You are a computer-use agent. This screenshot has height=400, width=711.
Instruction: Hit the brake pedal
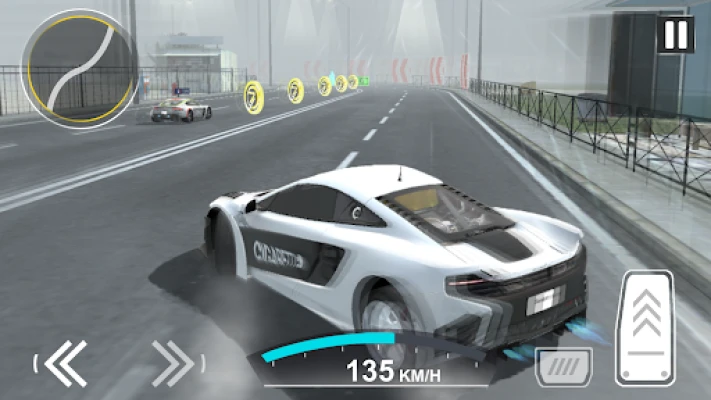[x=563, y=366]
